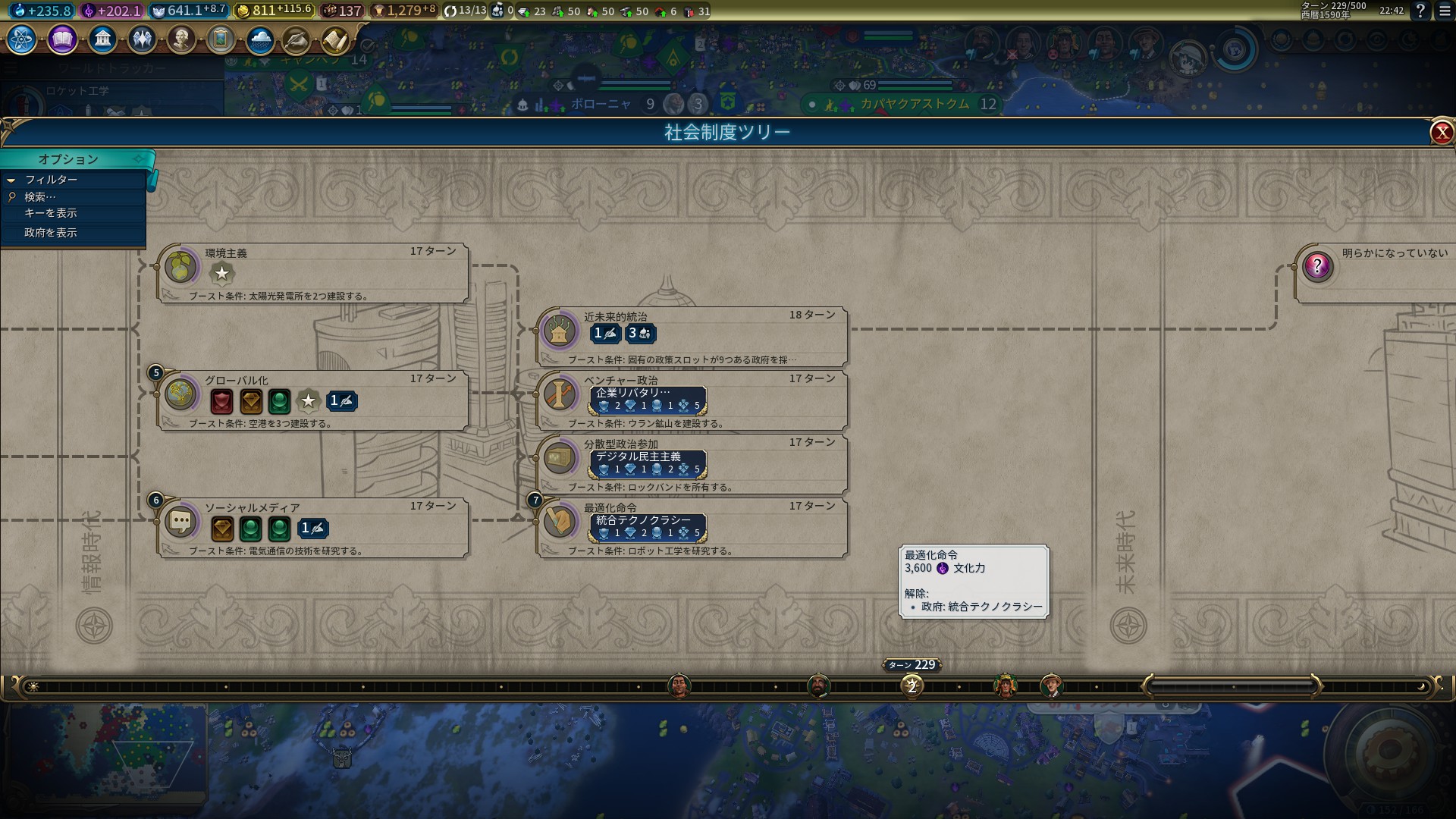Toggle the キーを表示 option

(x=51, y=213)
